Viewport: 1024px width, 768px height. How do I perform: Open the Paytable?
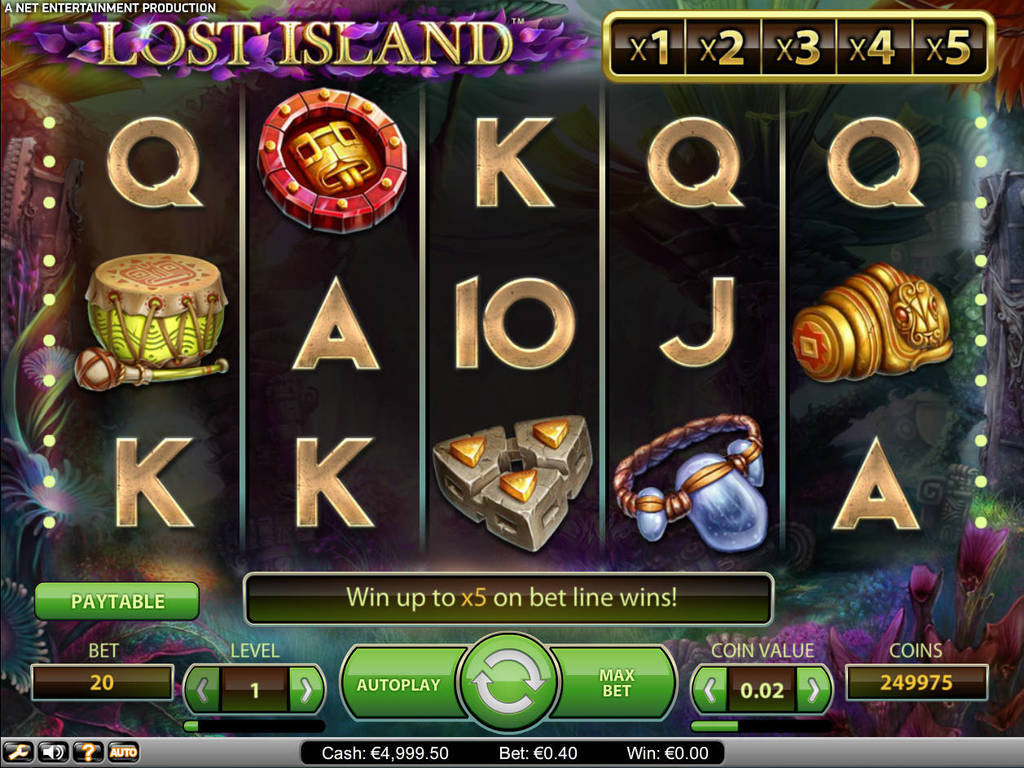117,602
